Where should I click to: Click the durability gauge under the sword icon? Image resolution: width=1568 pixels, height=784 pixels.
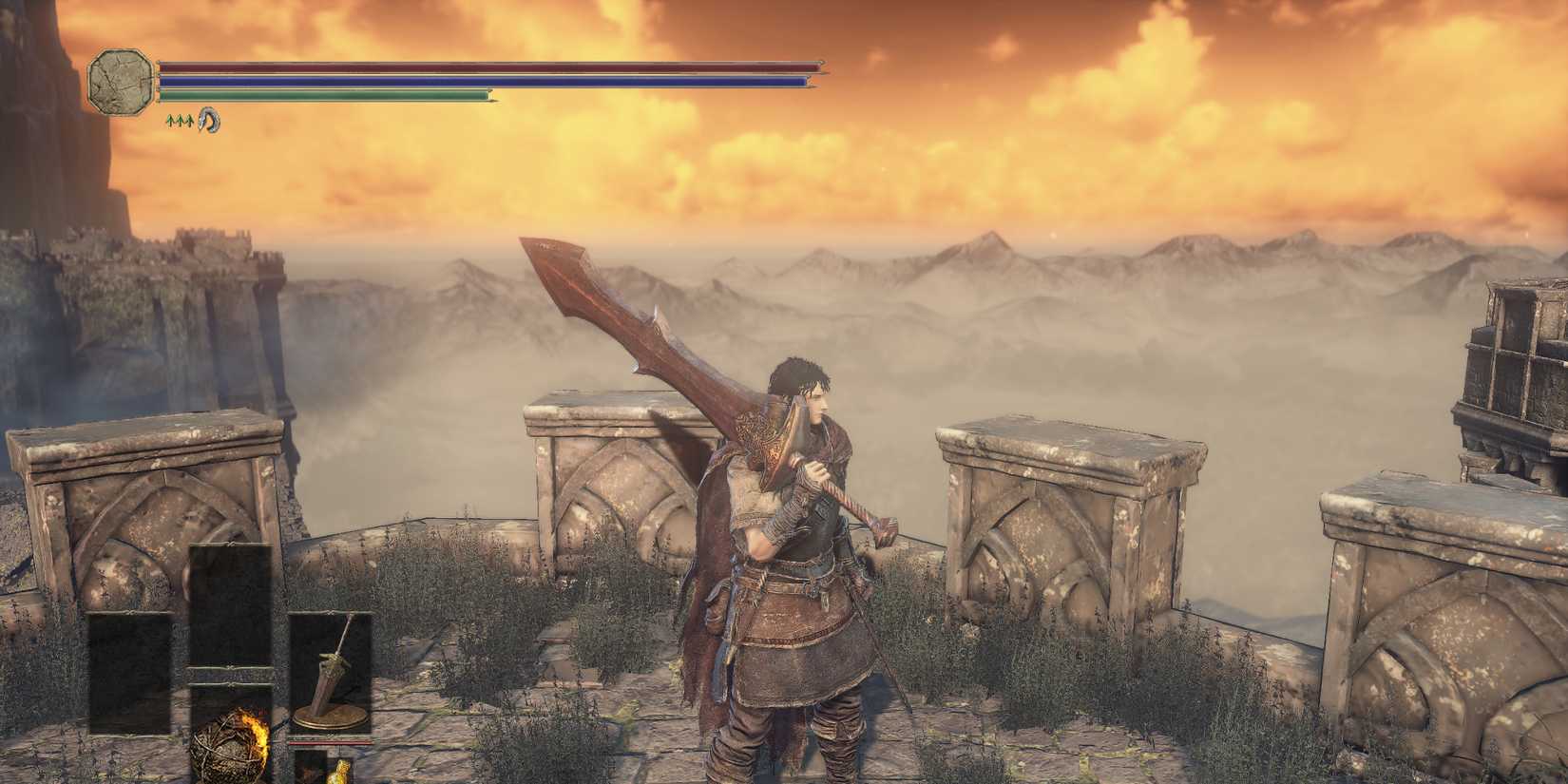coord(334,743)
